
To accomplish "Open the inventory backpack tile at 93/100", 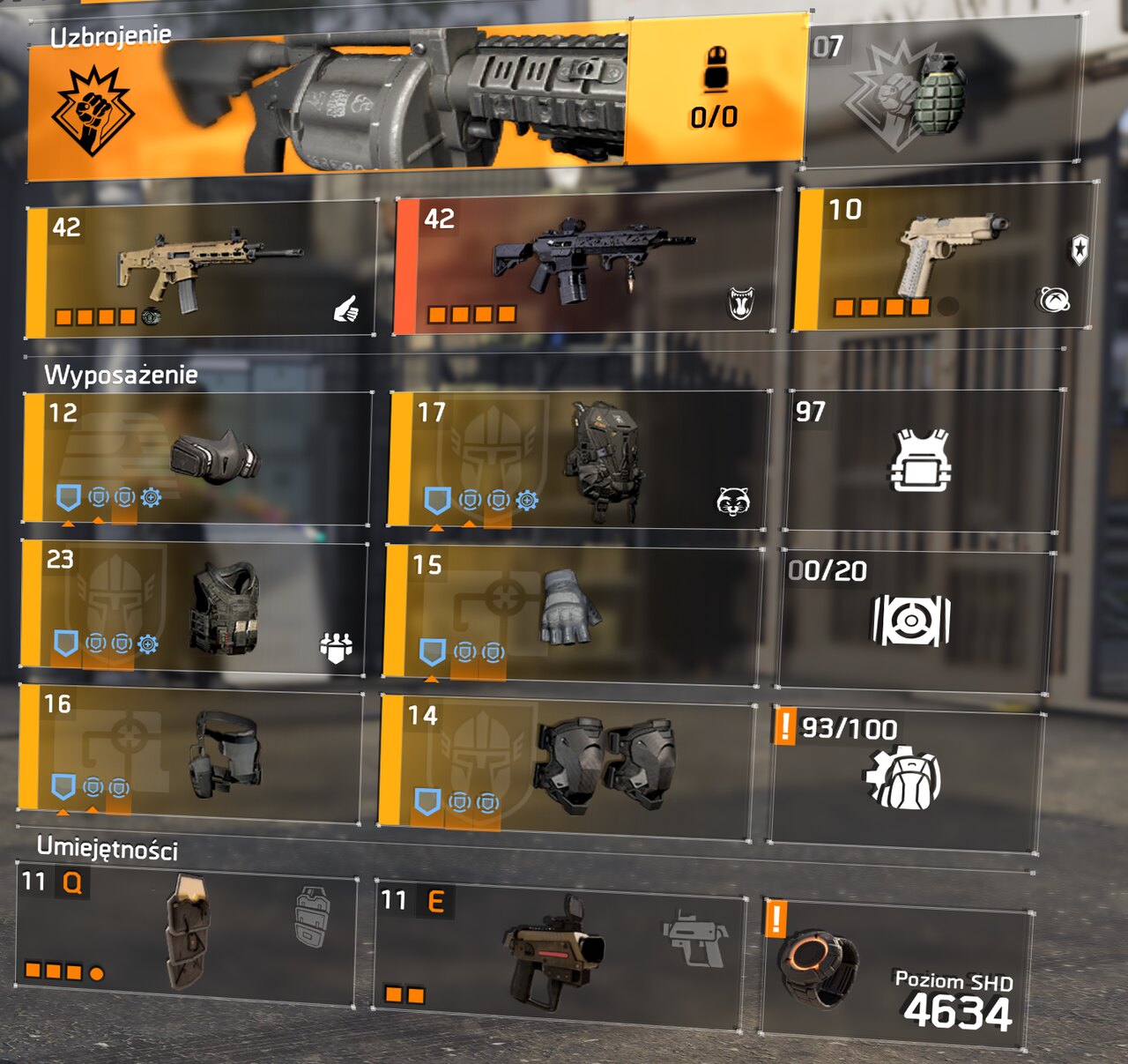I will point(904,777).
